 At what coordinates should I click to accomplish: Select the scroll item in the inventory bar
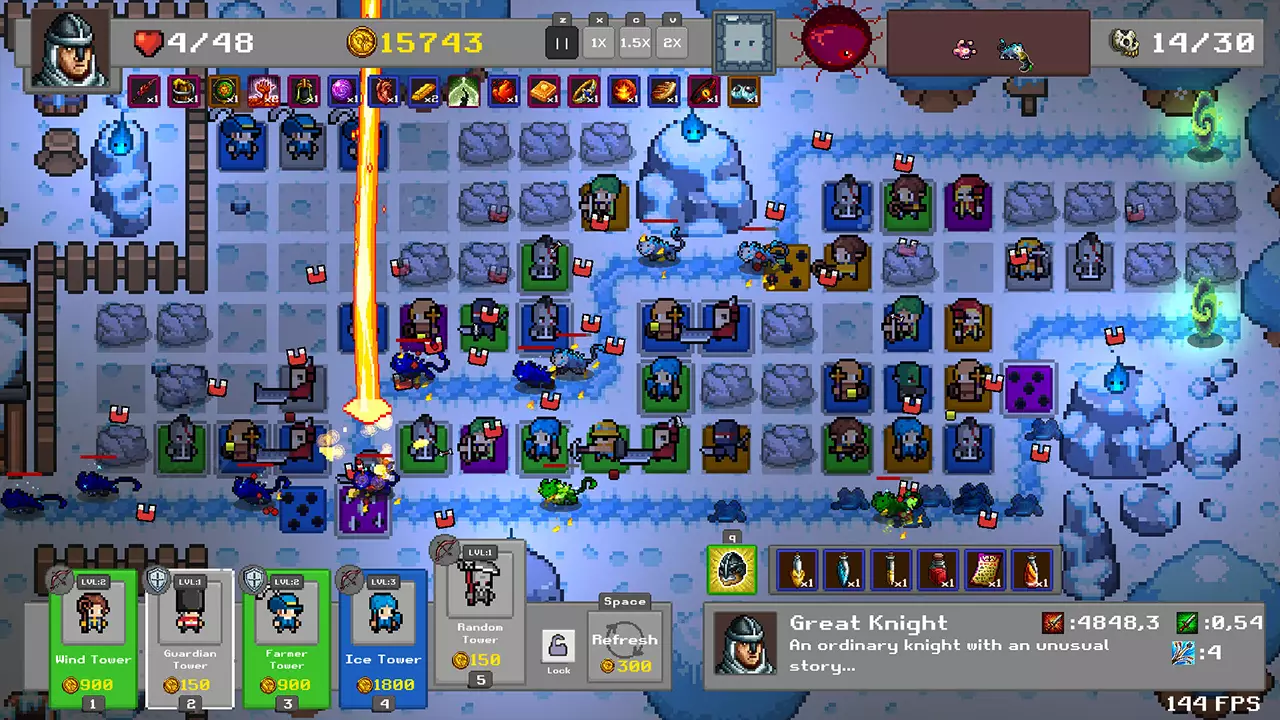pos(986,569)
